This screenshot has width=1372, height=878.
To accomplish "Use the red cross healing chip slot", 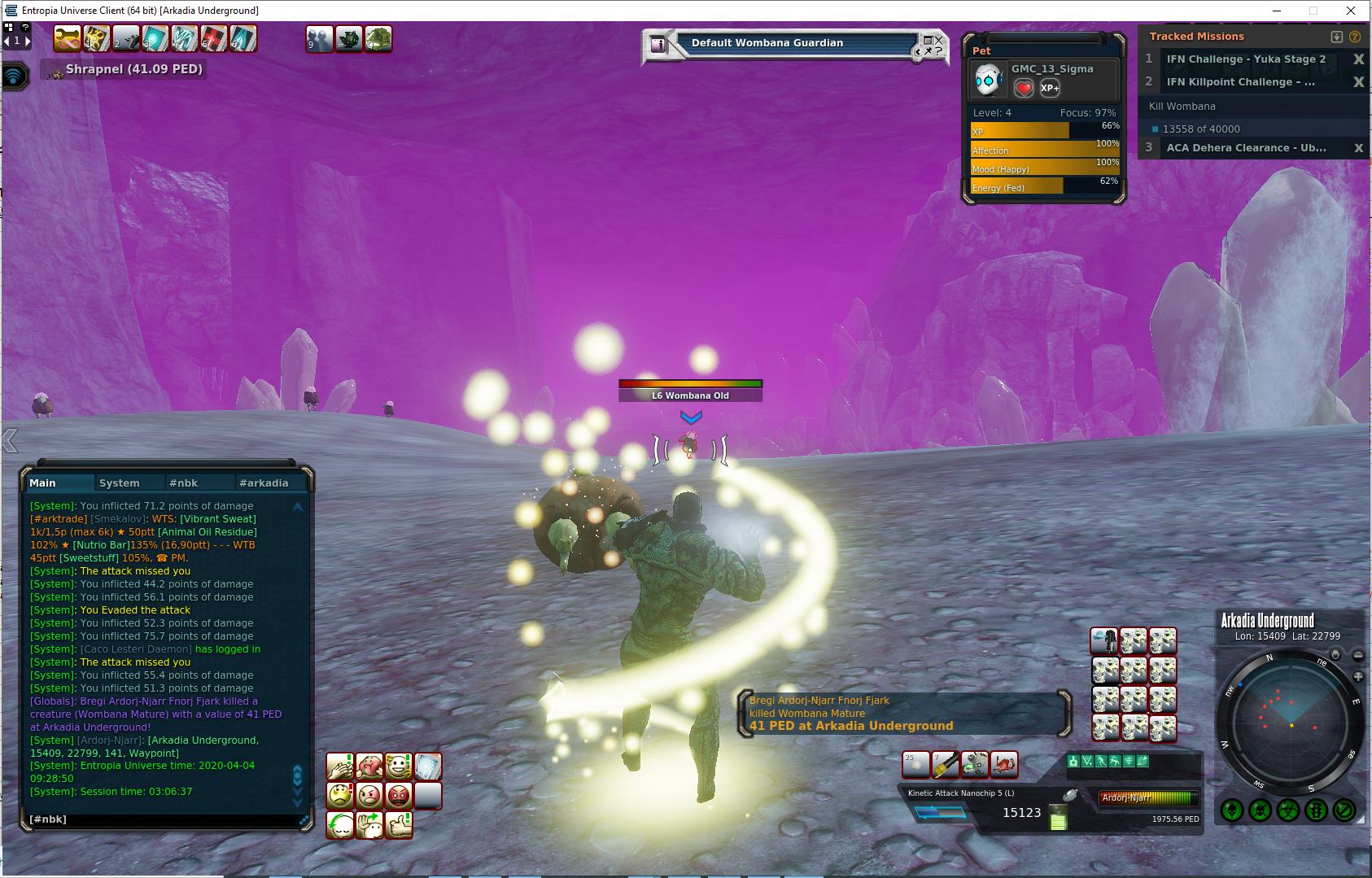I will (214, 38).
